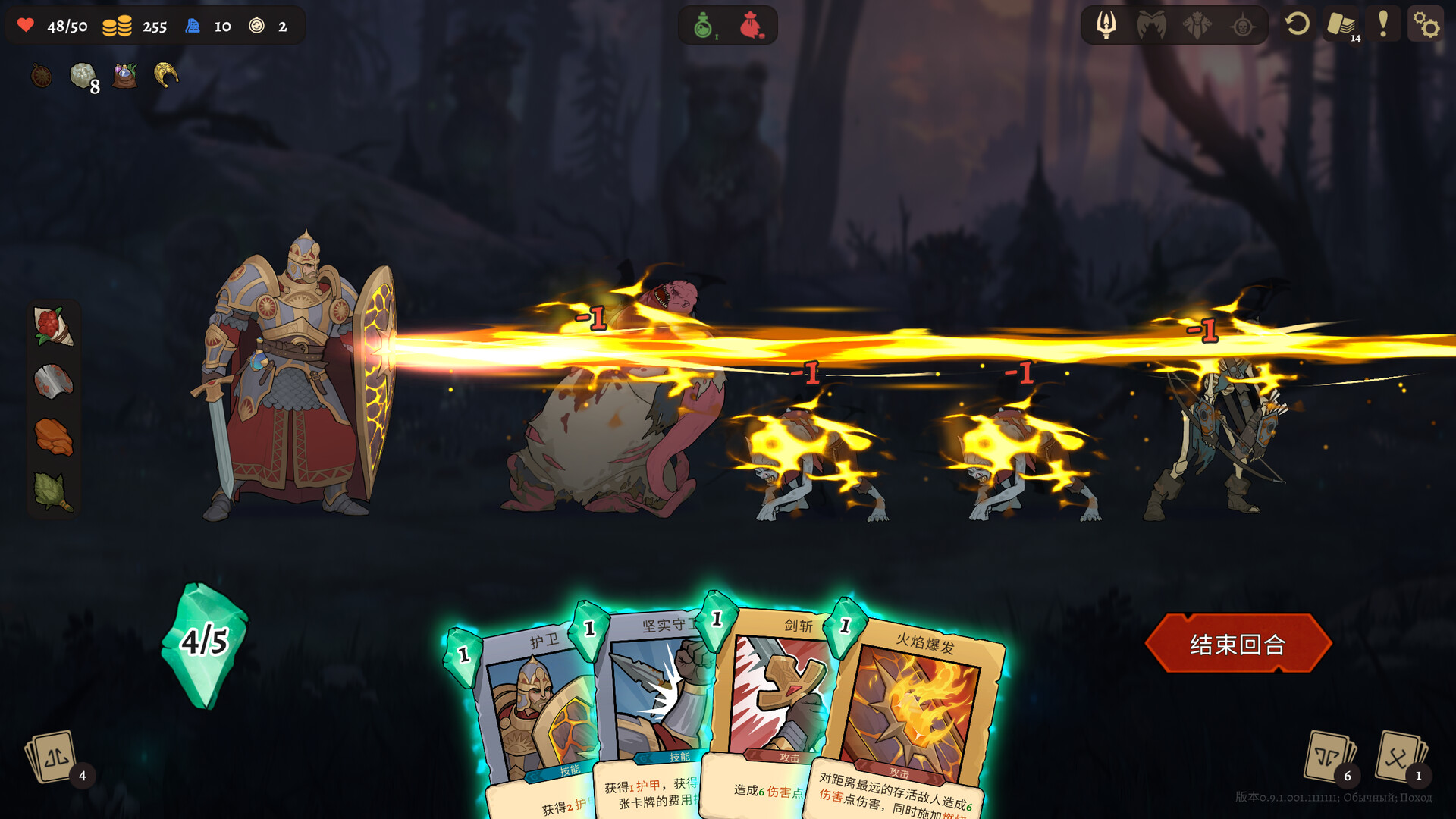Viewport: 1456px width, 819px height.
Task: Open the full deck list icon
Action: (1341, 25)
